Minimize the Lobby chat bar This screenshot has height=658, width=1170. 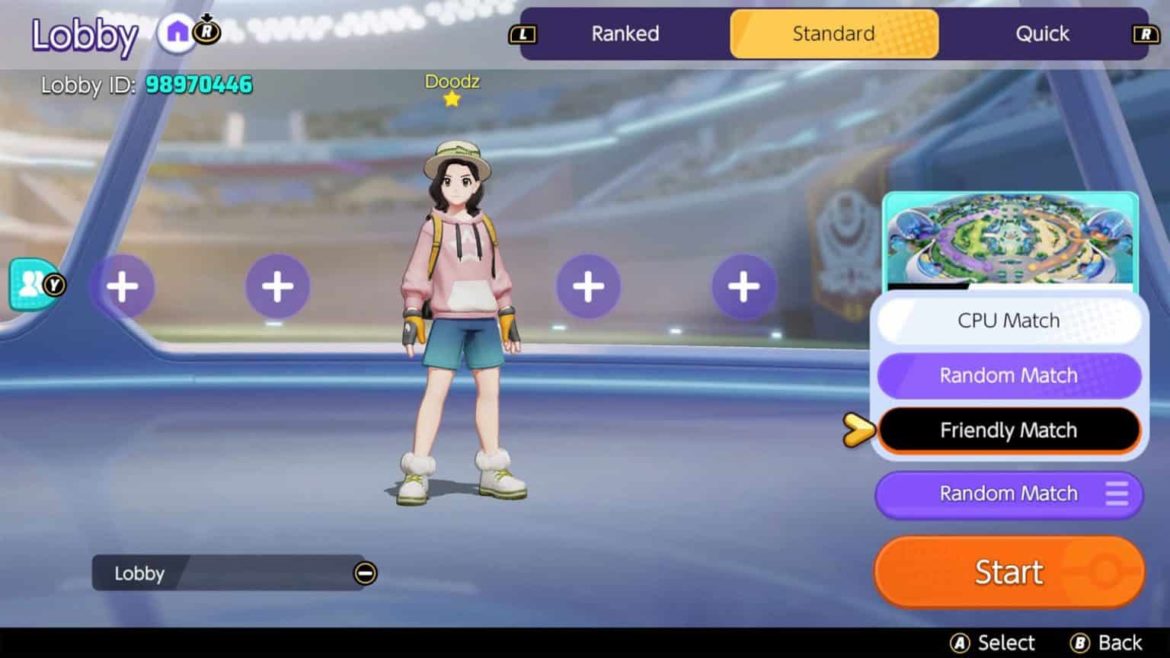(x=365, y=573)
